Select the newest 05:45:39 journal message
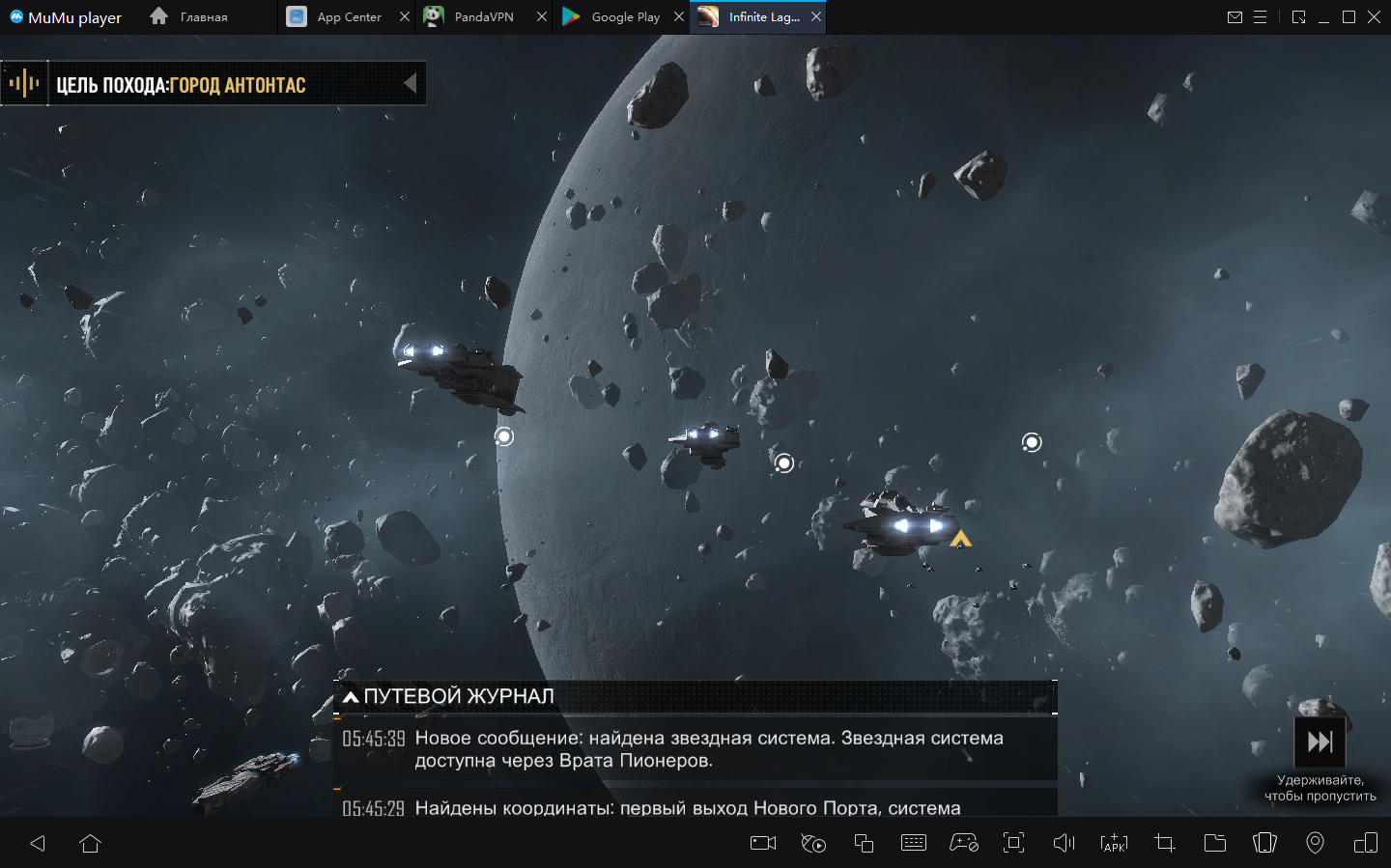This screenshot has width=1391, height=868. pyautogui.click(x=695, y=749)
